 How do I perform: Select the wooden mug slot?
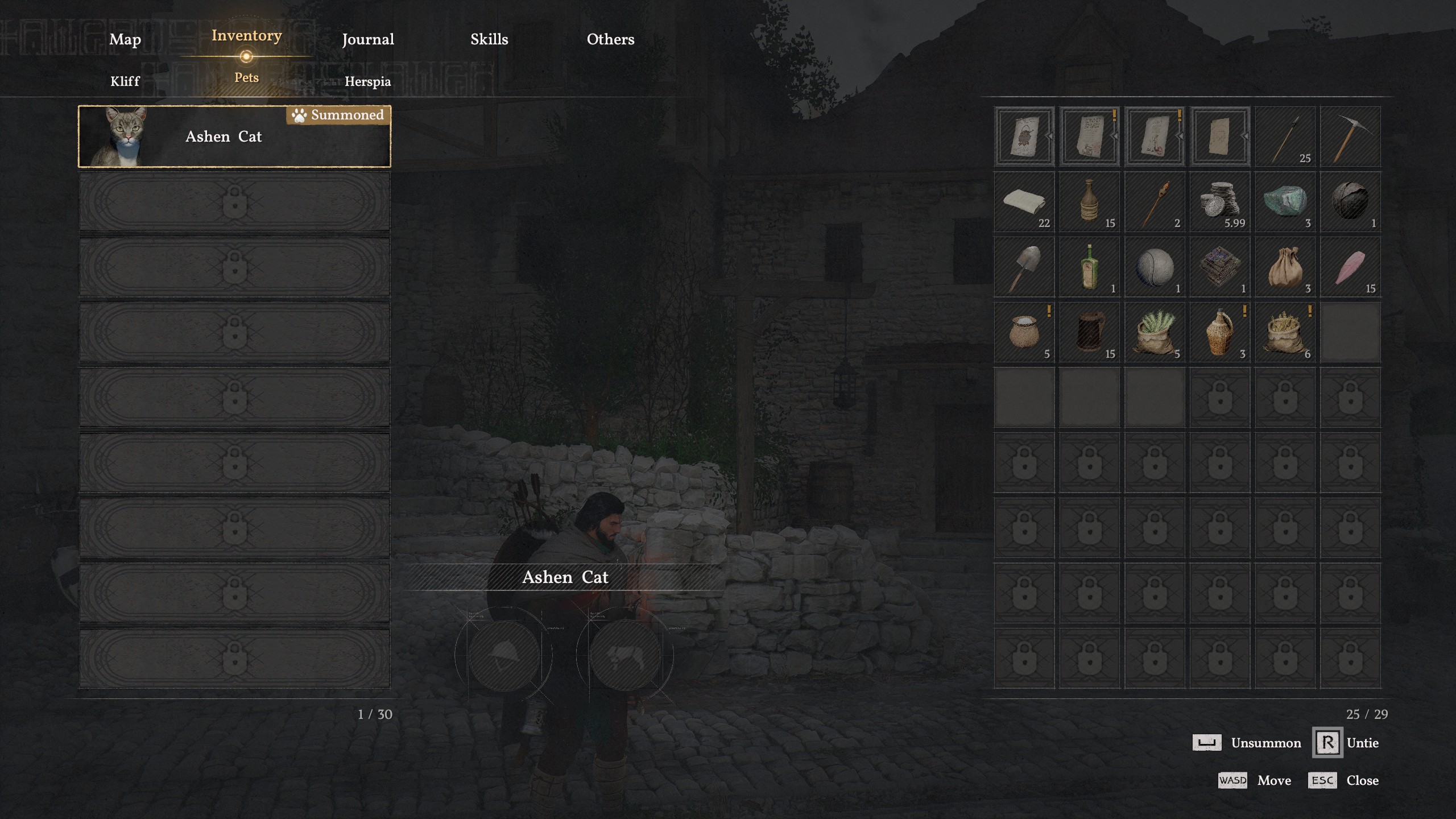coord(1089,332)
